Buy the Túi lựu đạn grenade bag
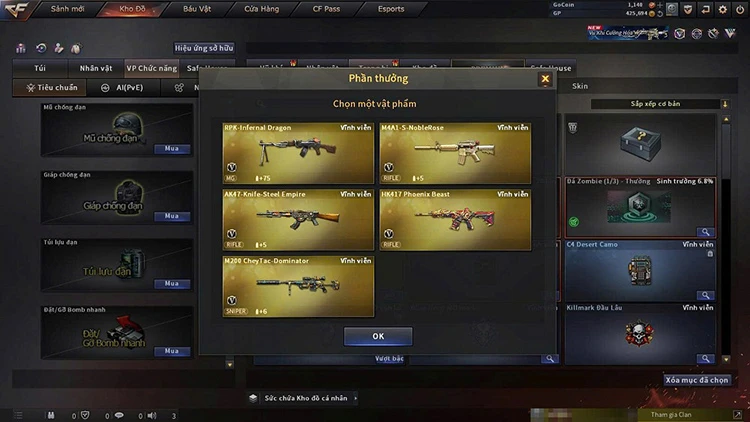The height and width of the screenshot is (422, 750). click(172, 284)
